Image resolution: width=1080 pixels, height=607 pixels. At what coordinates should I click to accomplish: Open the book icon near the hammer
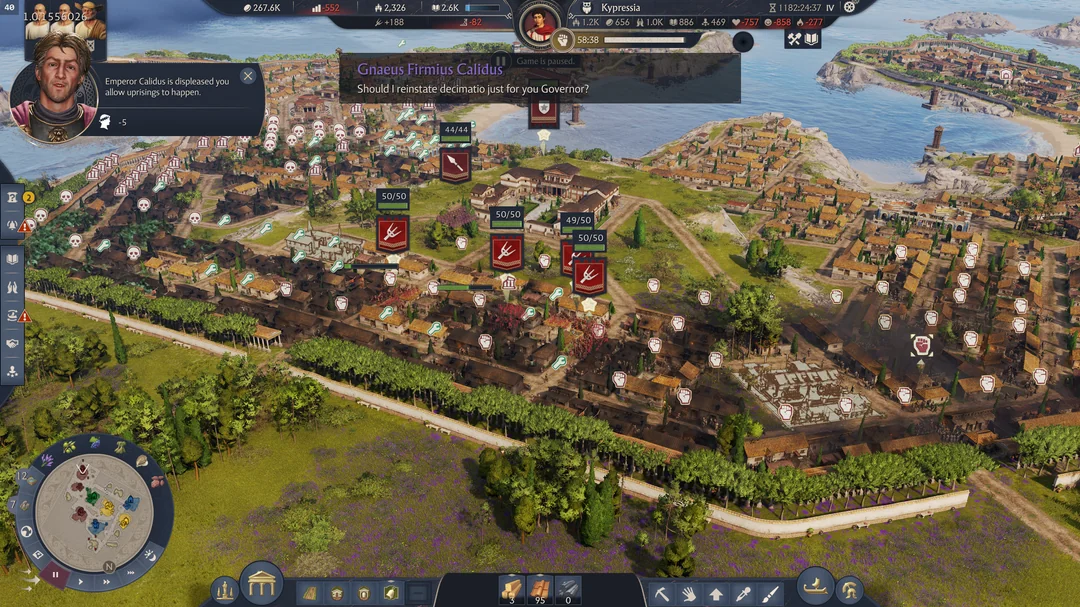pyautogui.click(x=812, y=39)
